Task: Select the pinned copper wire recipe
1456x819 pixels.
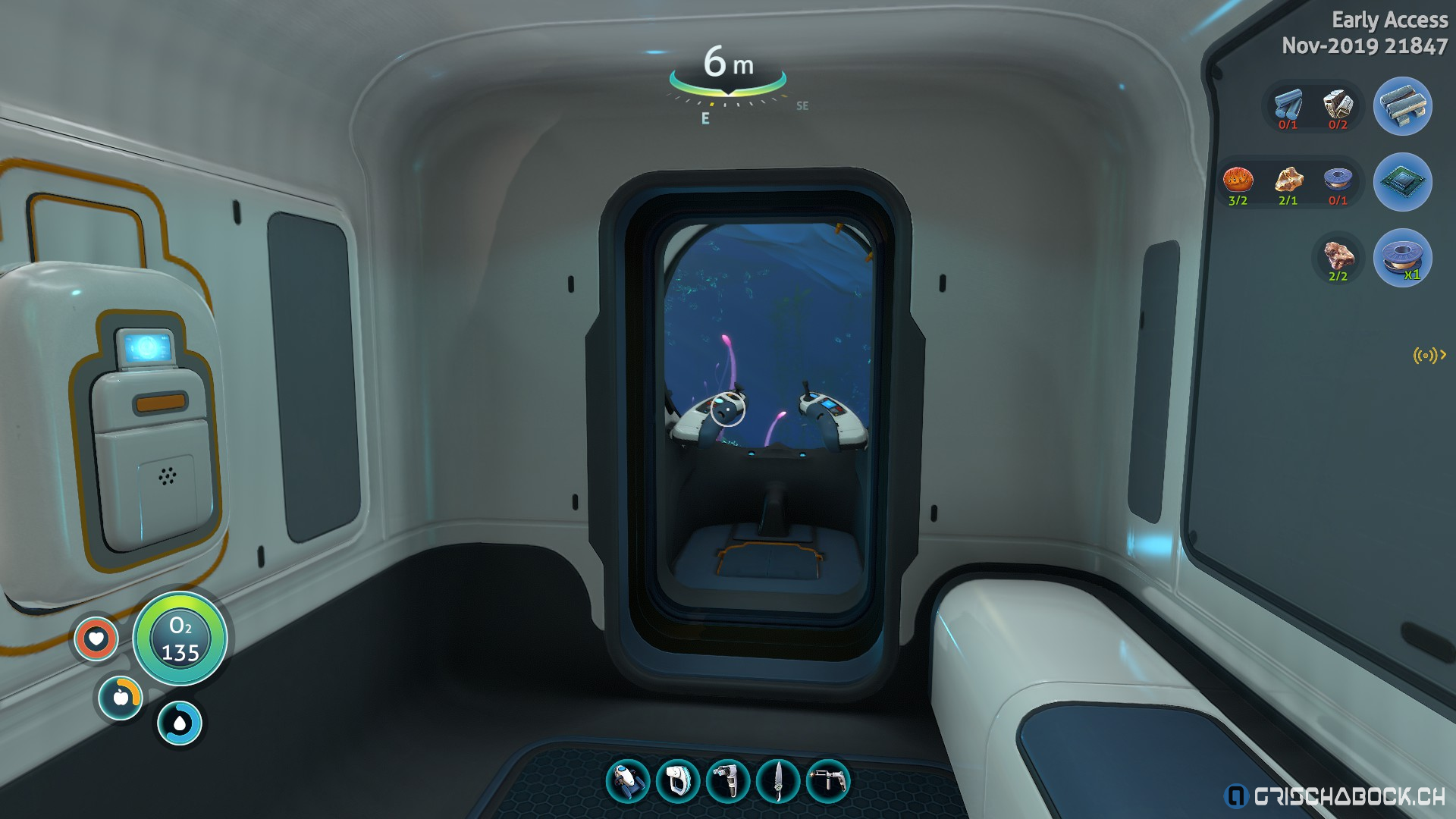Action: tap(1402, 258)
